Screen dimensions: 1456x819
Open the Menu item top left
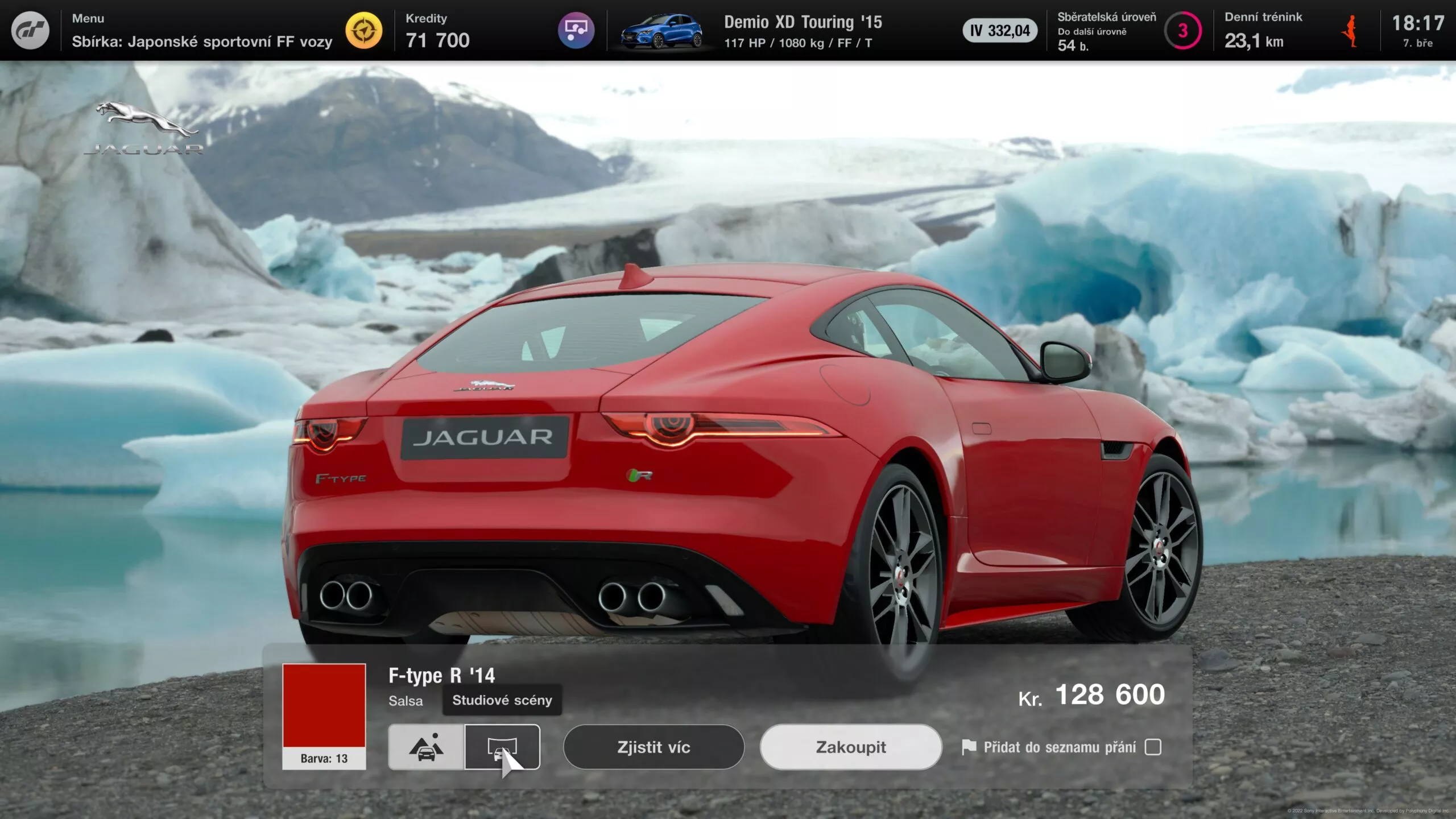coord(87,18)
